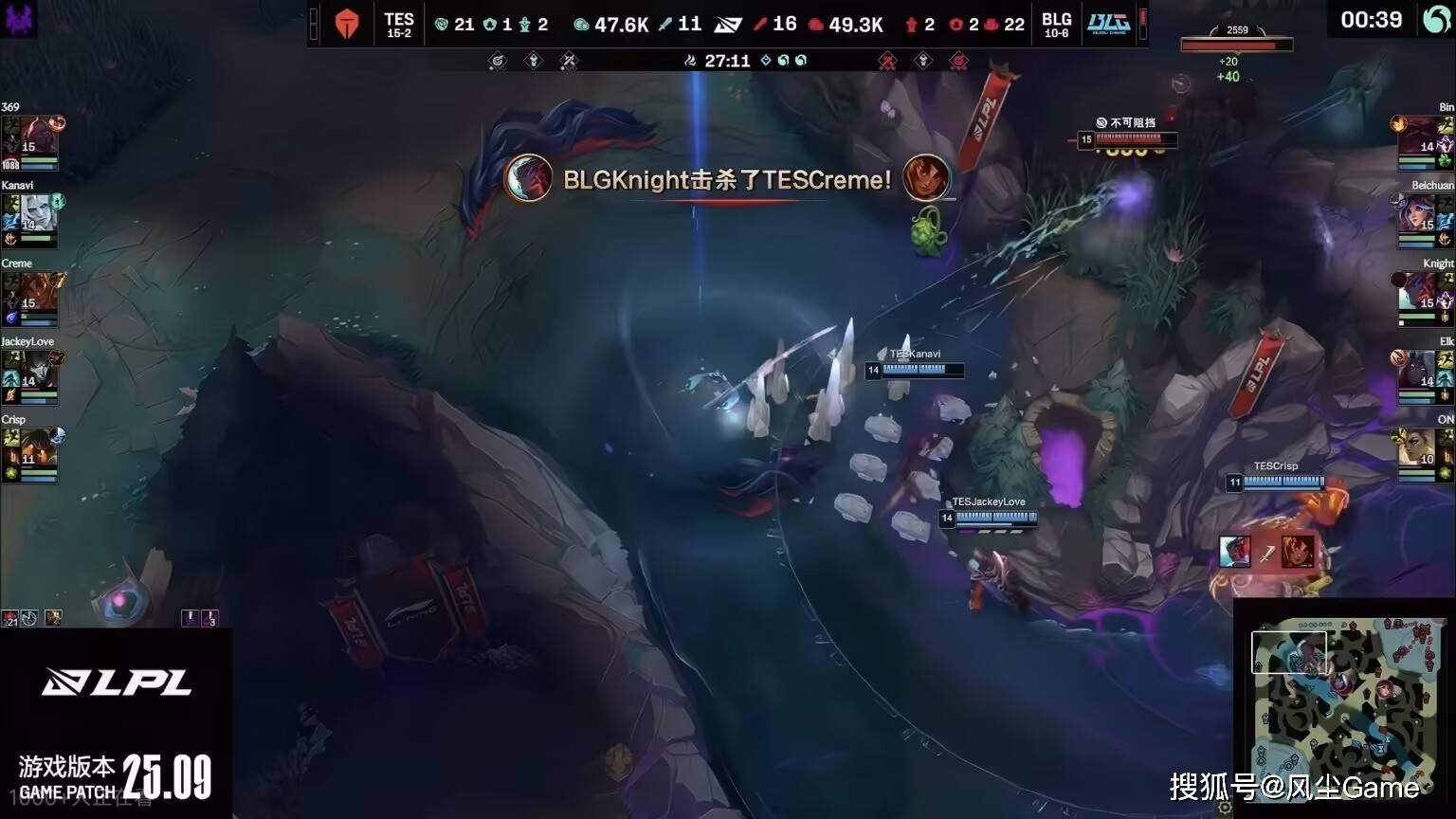Screen dimensions: 1456x819
Task: Select ON's champion portrait
Action: (x=1418, y=450)
